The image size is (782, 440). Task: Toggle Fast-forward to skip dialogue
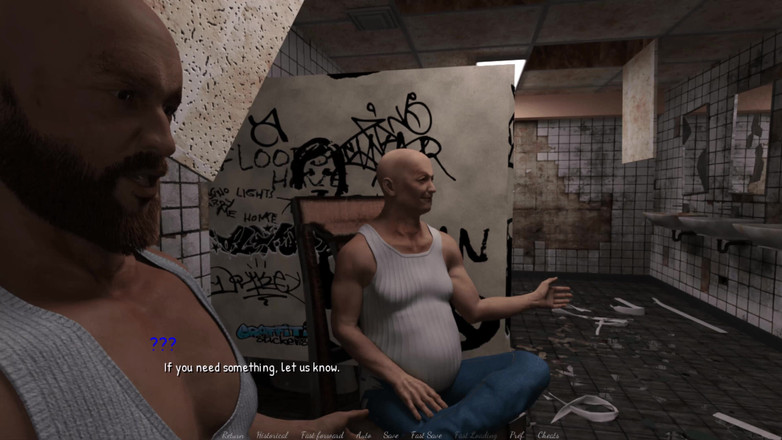pos(321,435)
